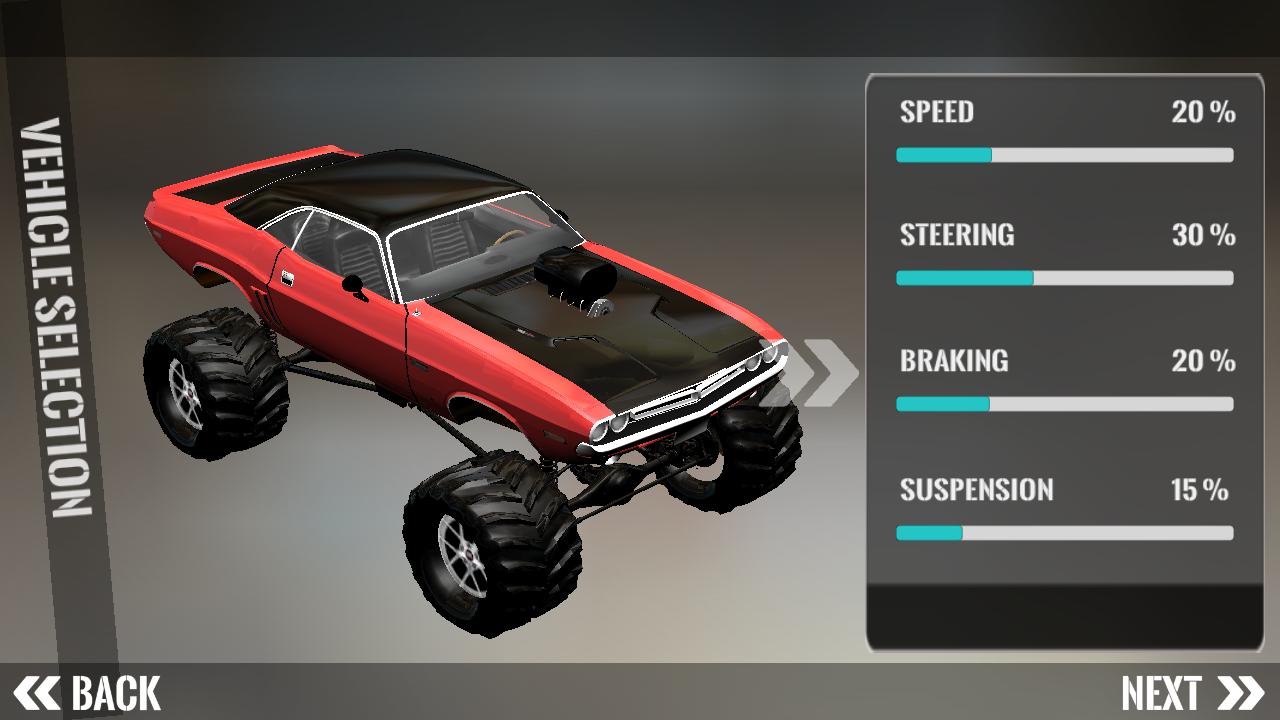
Task: Select the displayed red monster truck
Action: pos(450,350)
